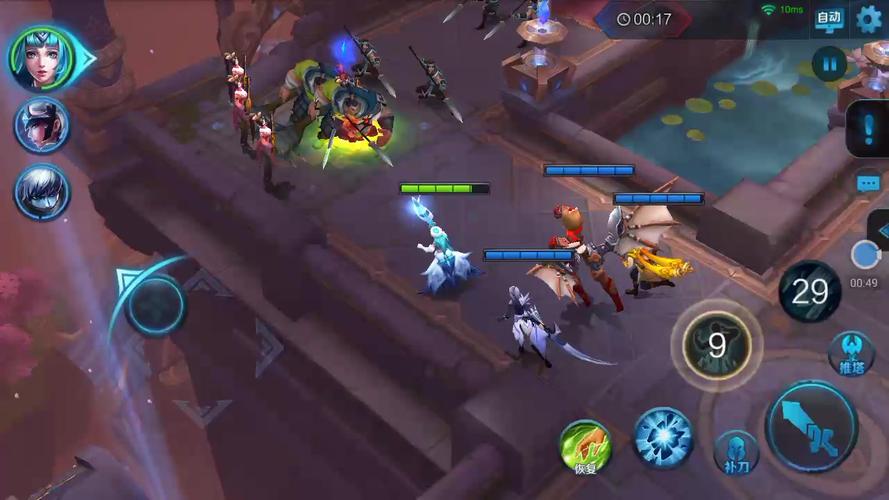Tap the screen recording camera button

(864, 255)
